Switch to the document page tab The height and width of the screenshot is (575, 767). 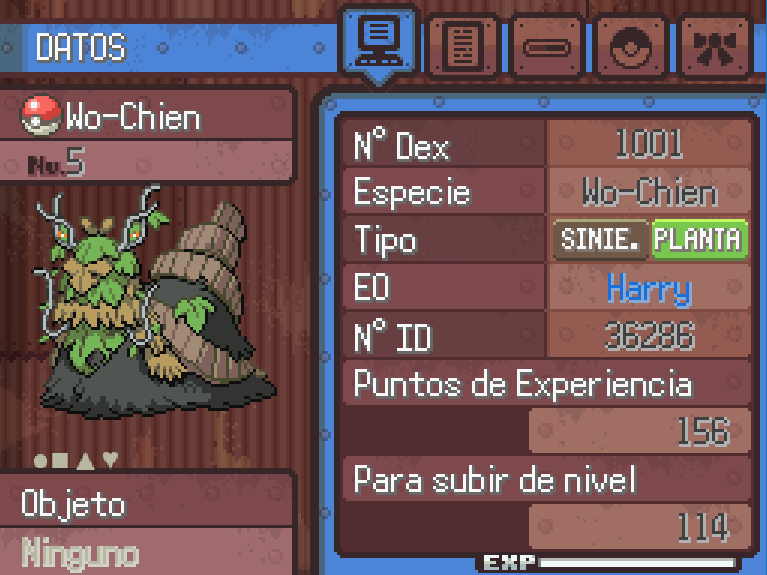tap(462, 46)
